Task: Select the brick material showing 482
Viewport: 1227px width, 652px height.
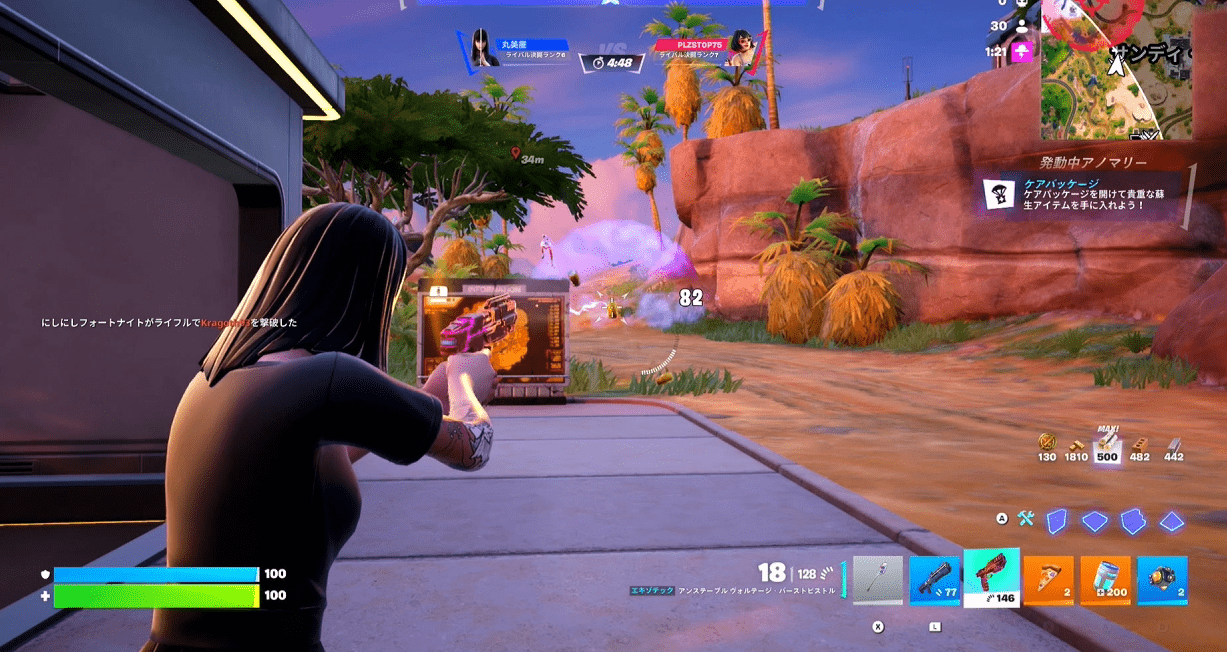Action: [1140, 445]
